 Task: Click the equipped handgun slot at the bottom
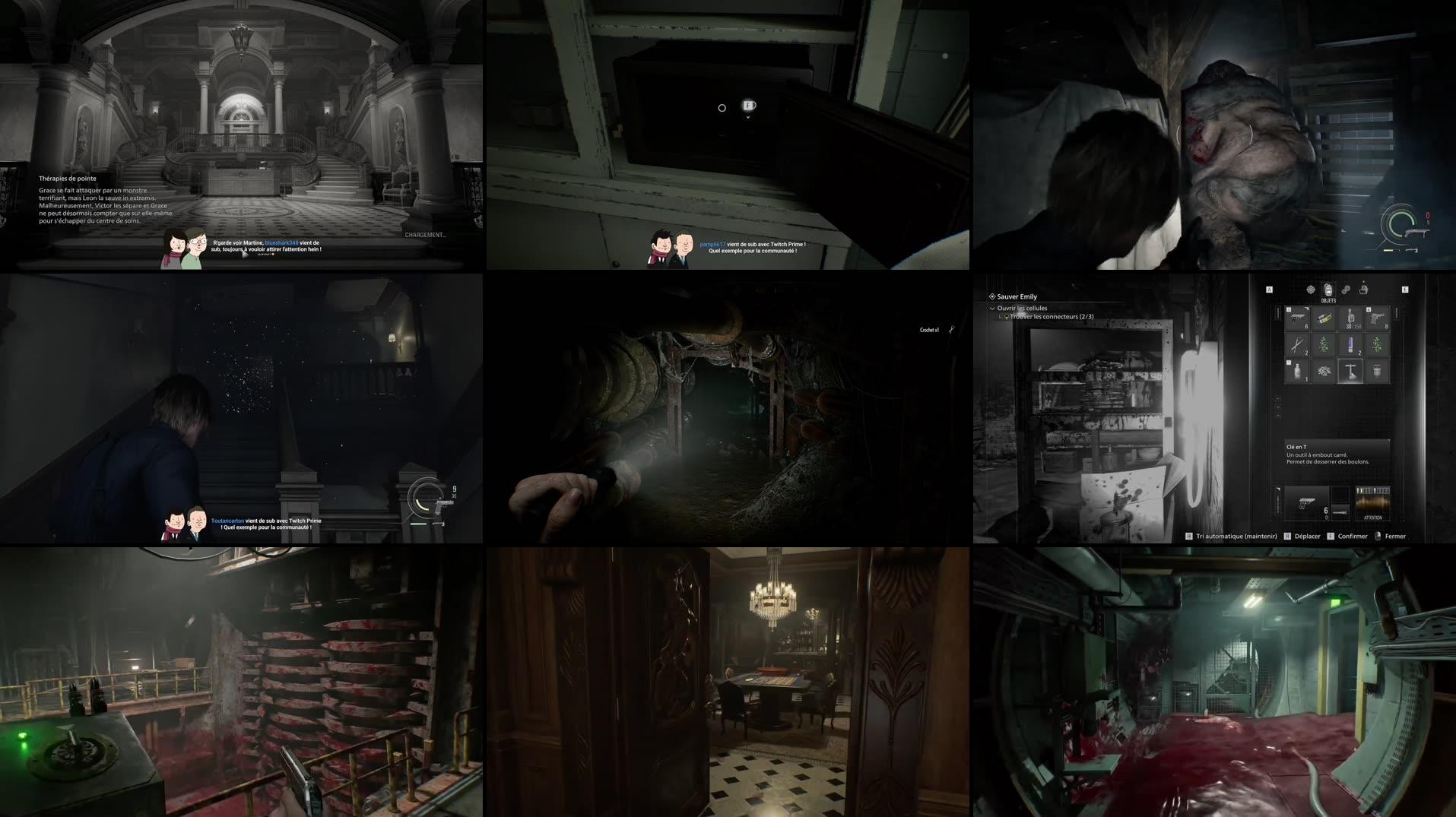1307,502
